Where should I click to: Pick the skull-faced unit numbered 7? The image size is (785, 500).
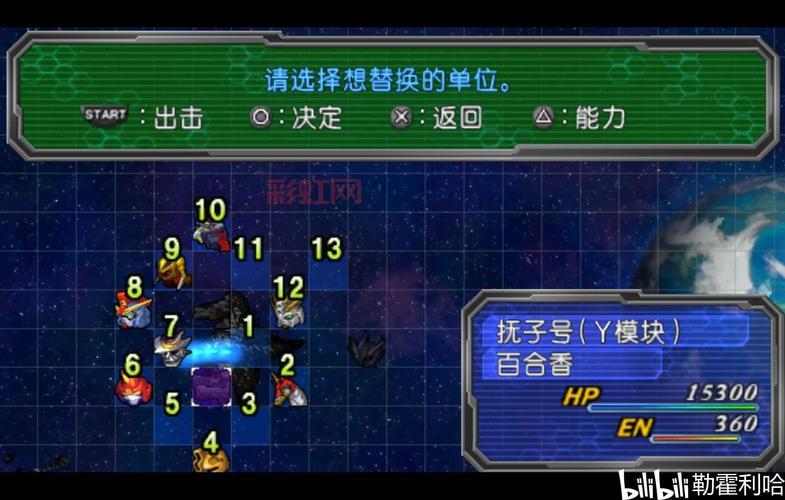click(x=172, y=348)
